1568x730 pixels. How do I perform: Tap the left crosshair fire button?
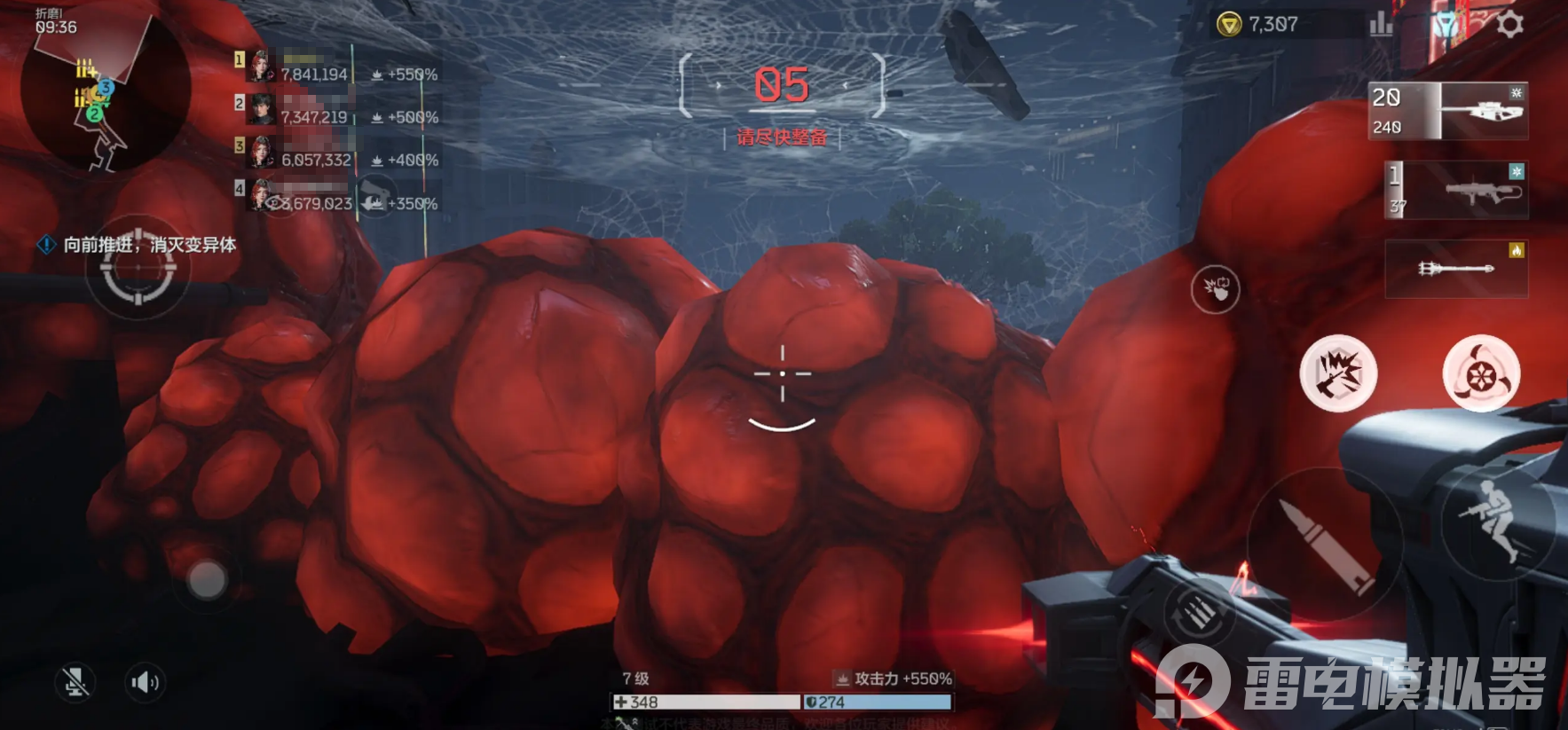tap(138, 271)
